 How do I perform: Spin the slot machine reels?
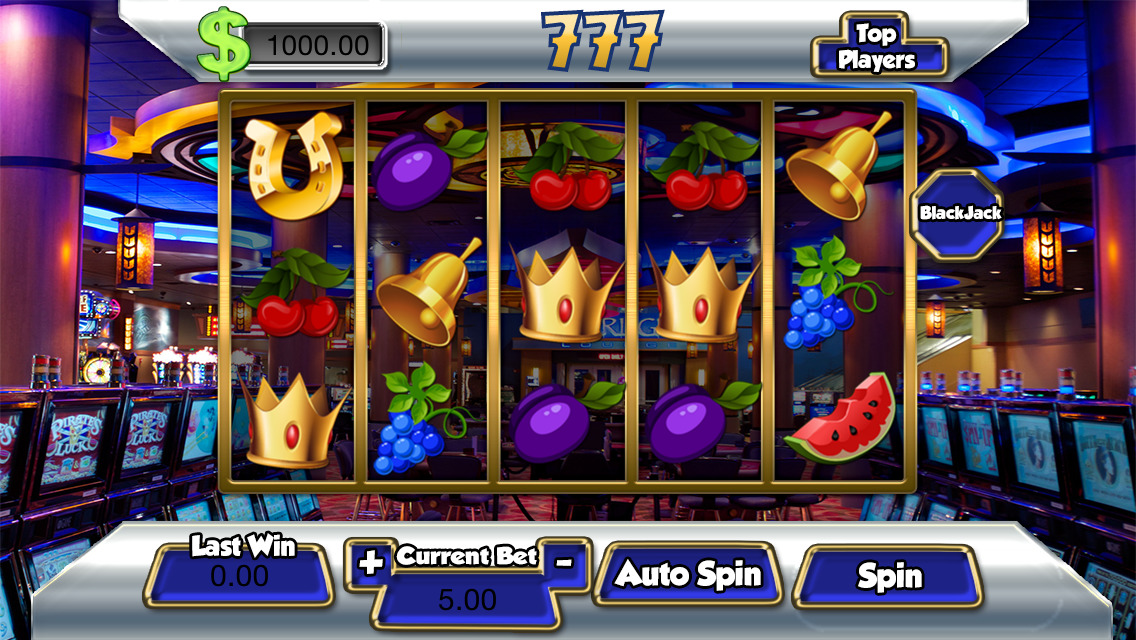[890, 577]
